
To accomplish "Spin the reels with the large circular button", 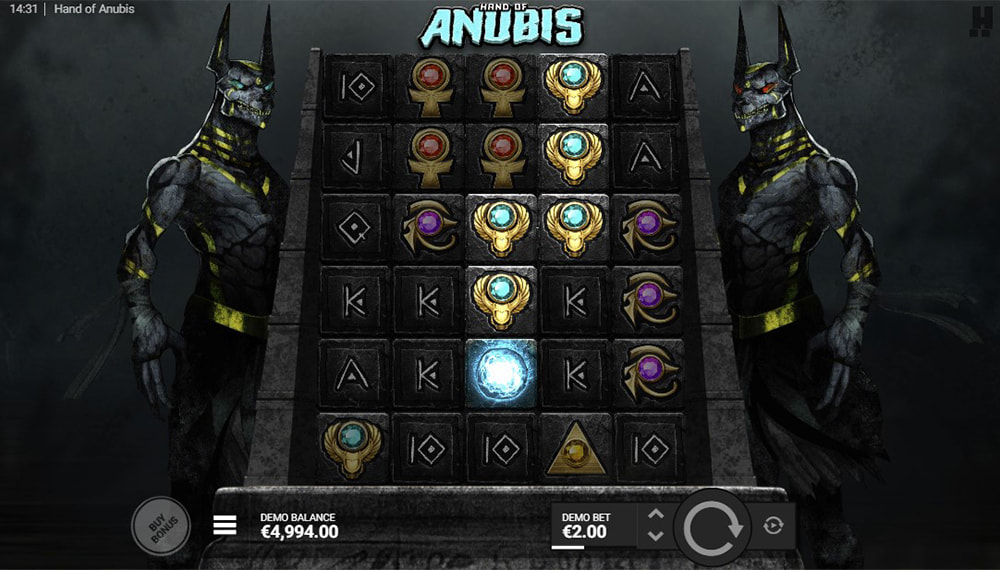I will coord(713,525).
